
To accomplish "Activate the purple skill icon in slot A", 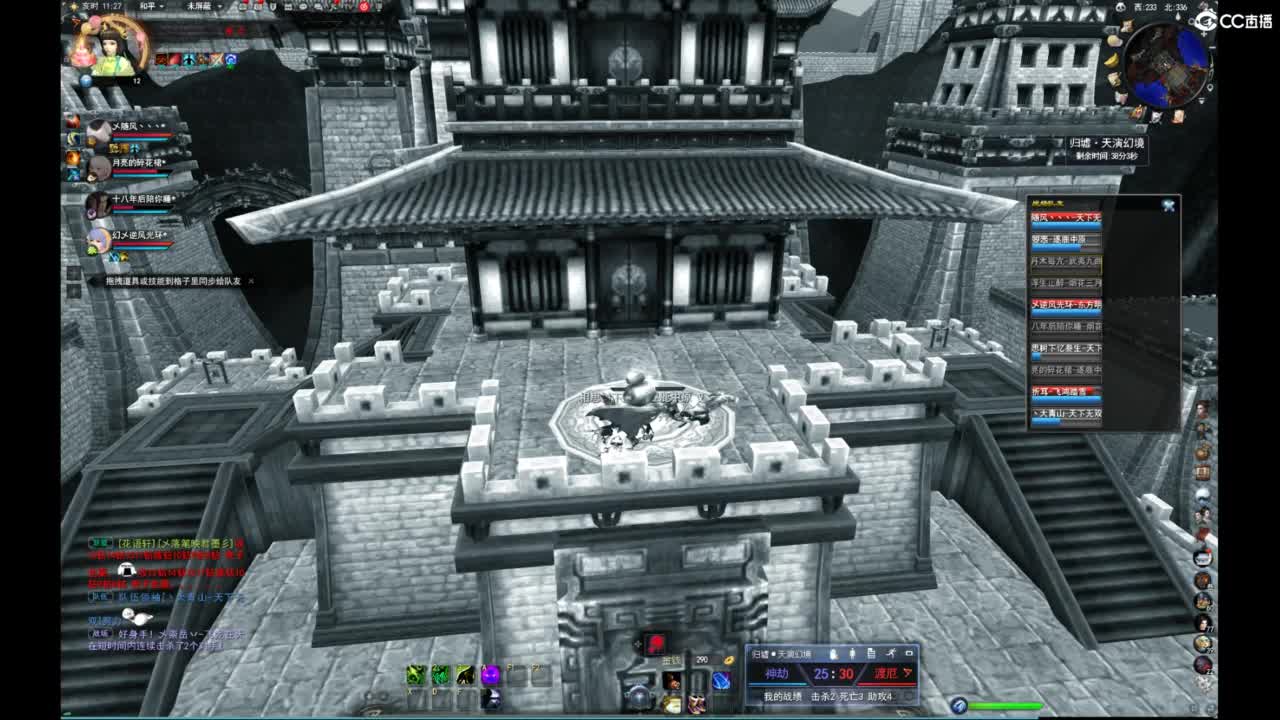I will pyautogui.click(x=490, y=675).
